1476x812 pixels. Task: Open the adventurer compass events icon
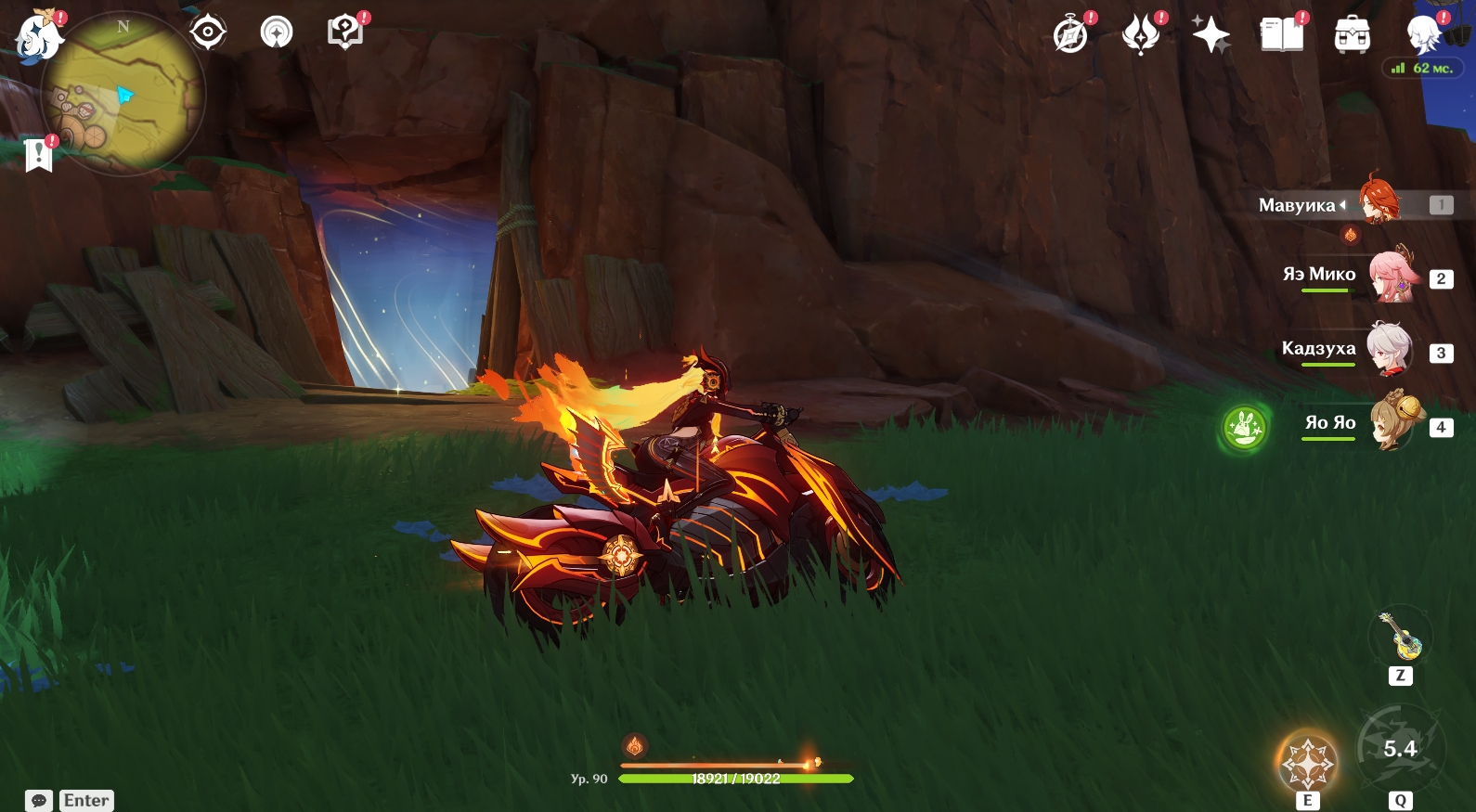1071,35
